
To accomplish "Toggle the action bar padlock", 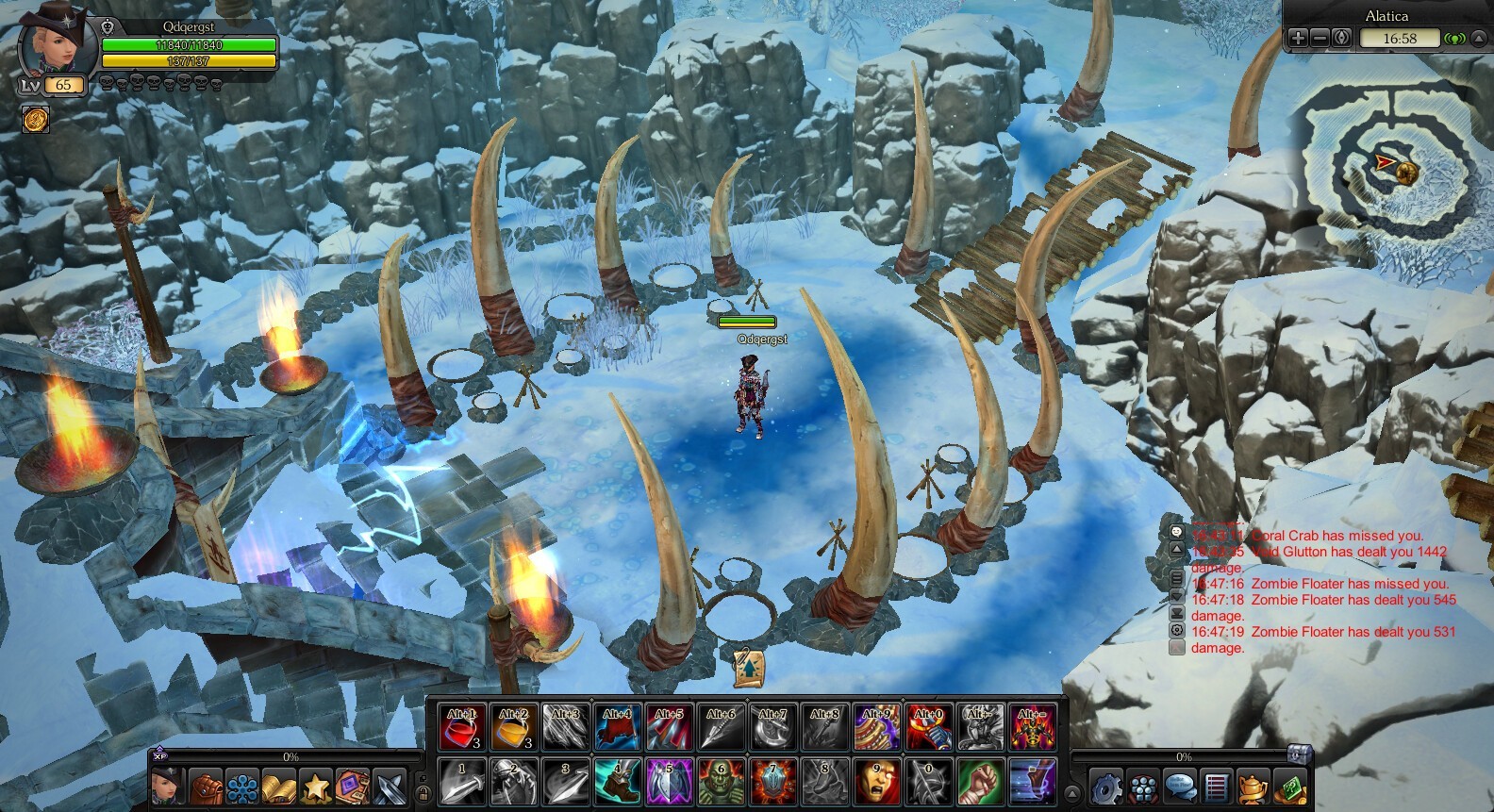I will pyautogui.click(x=423, y=793).
